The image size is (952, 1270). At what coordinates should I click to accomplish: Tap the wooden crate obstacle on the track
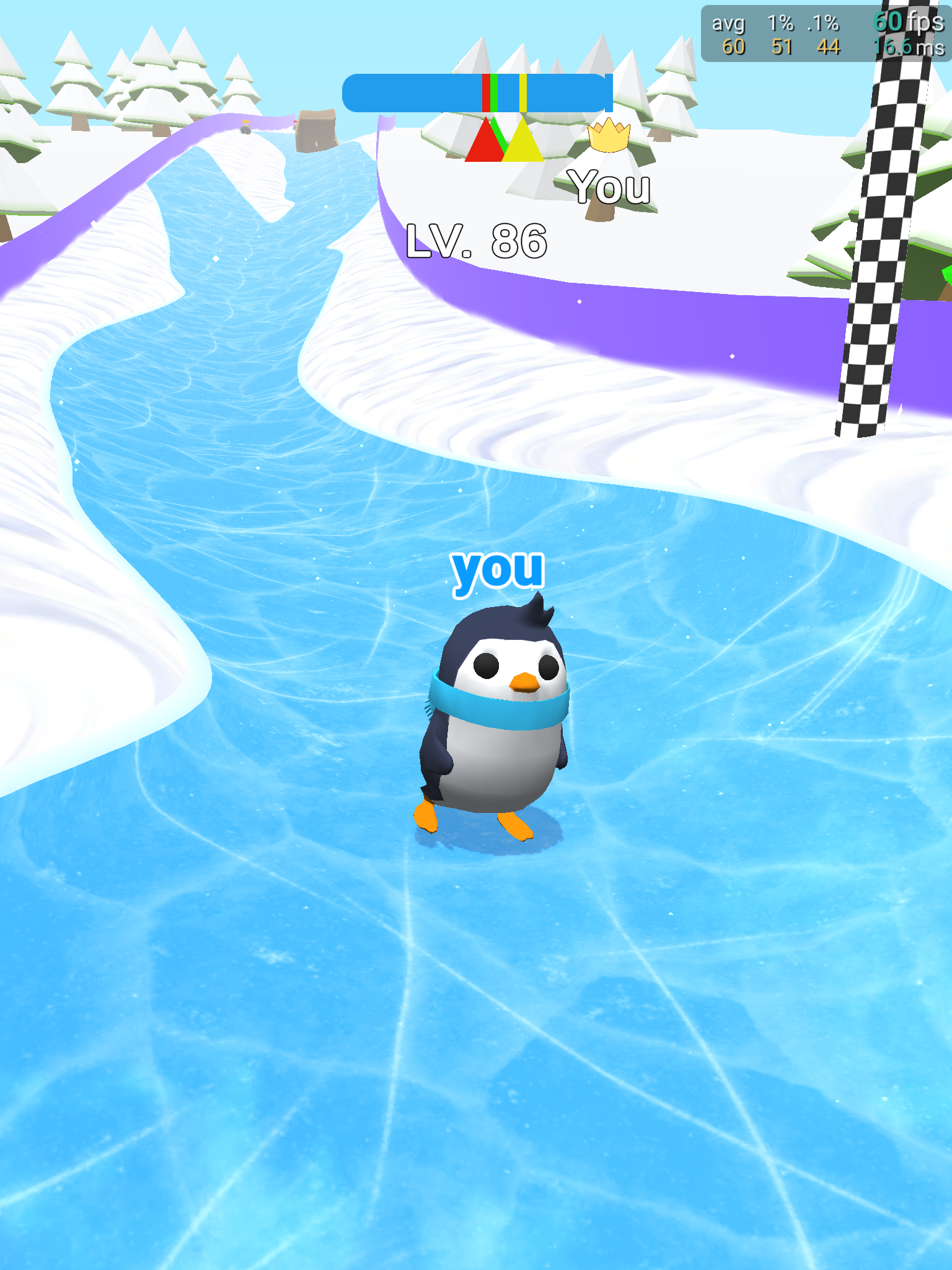coord(316,132)
